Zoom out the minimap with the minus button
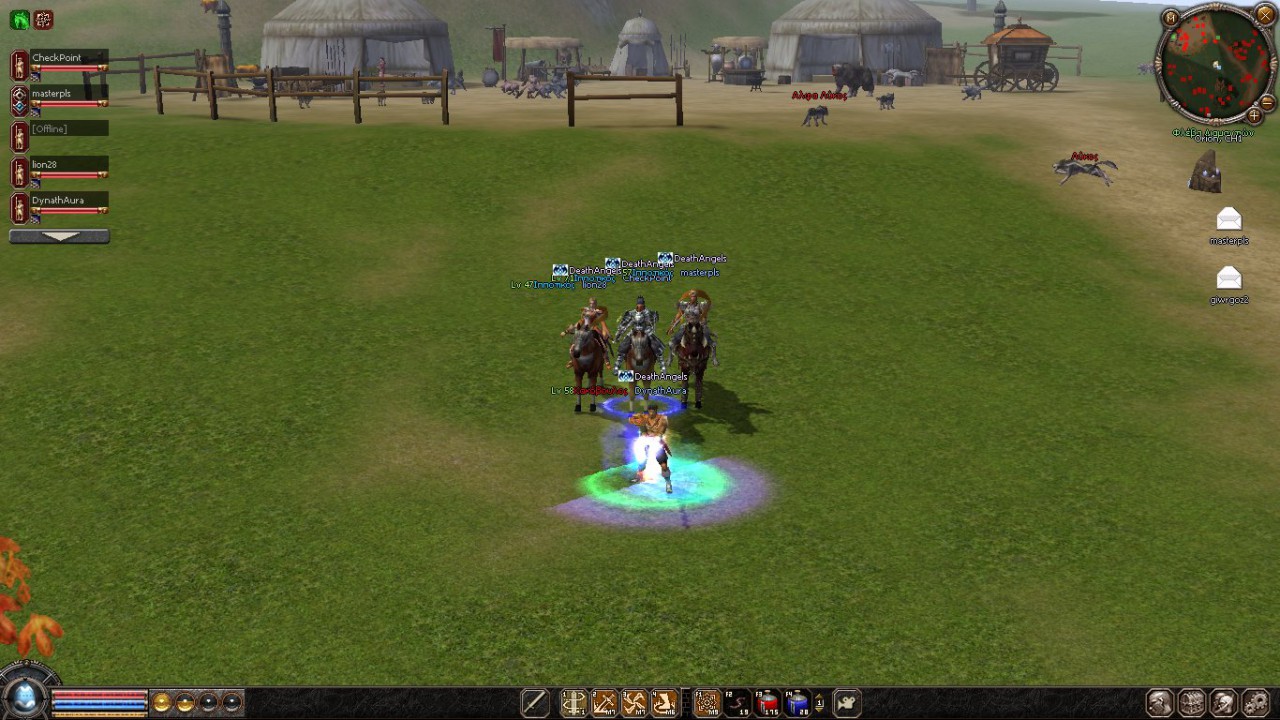Screen dimensions: 1280x720 (1267, 102)
